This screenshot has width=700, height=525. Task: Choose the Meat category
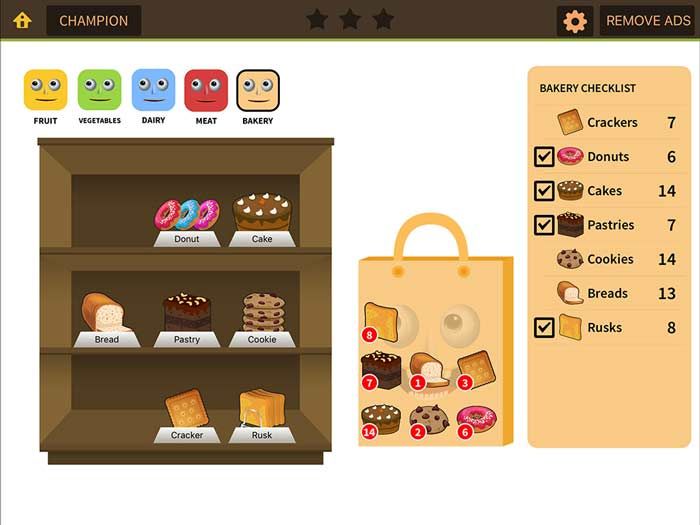point(206,90)
